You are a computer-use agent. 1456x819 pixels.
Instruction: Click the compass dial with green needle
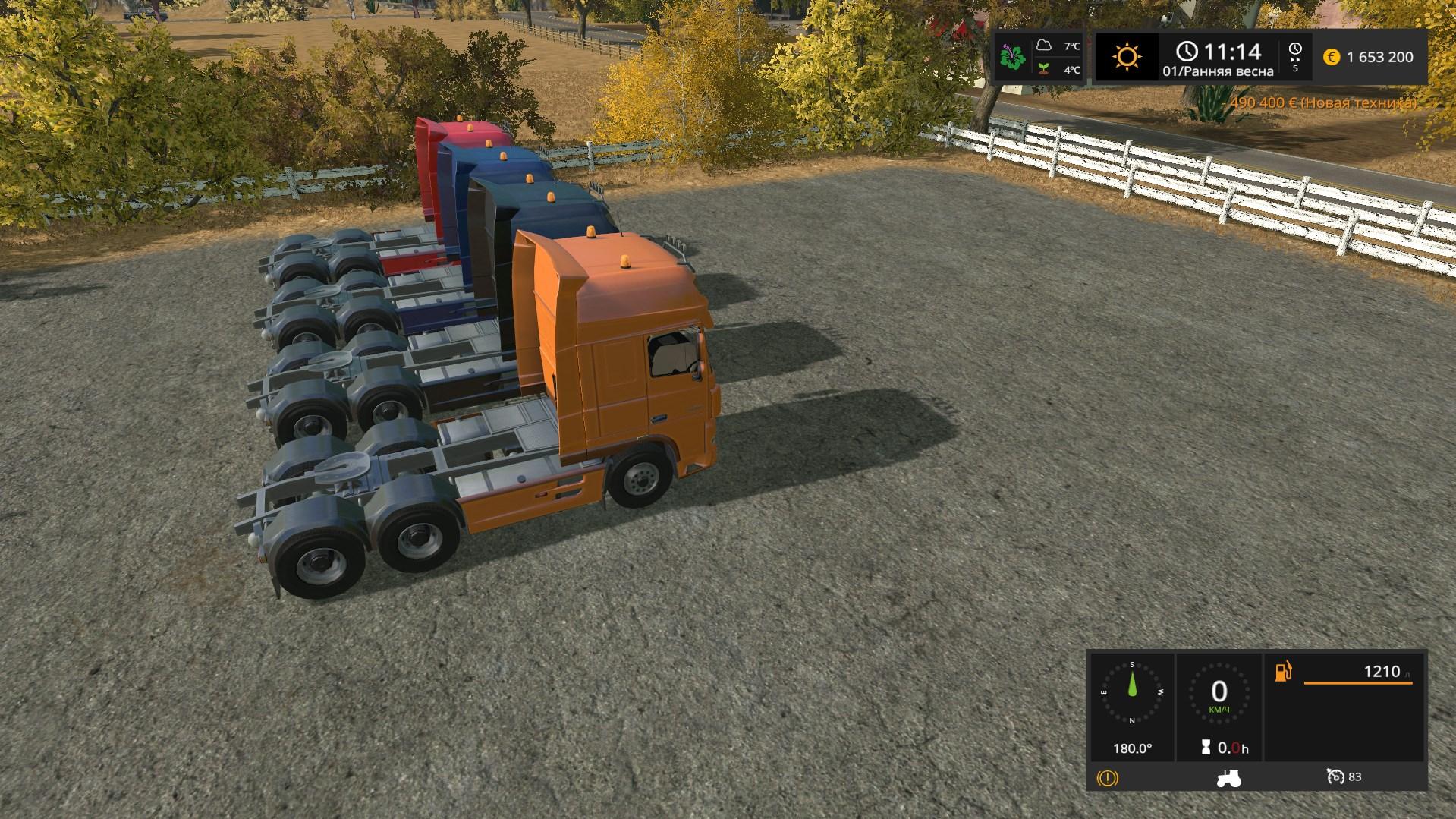[x=1132, y=692]
